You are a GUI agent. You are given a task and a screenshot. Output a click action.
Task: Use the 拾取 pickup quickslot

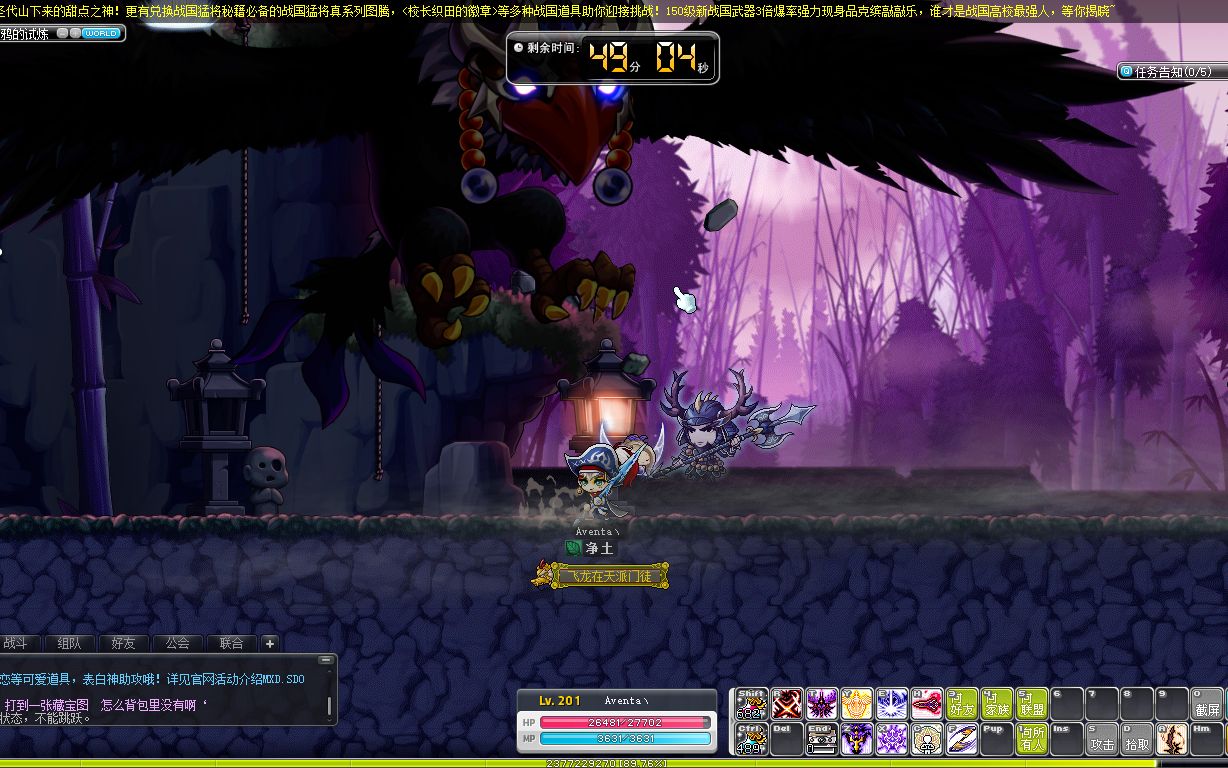1137,739
